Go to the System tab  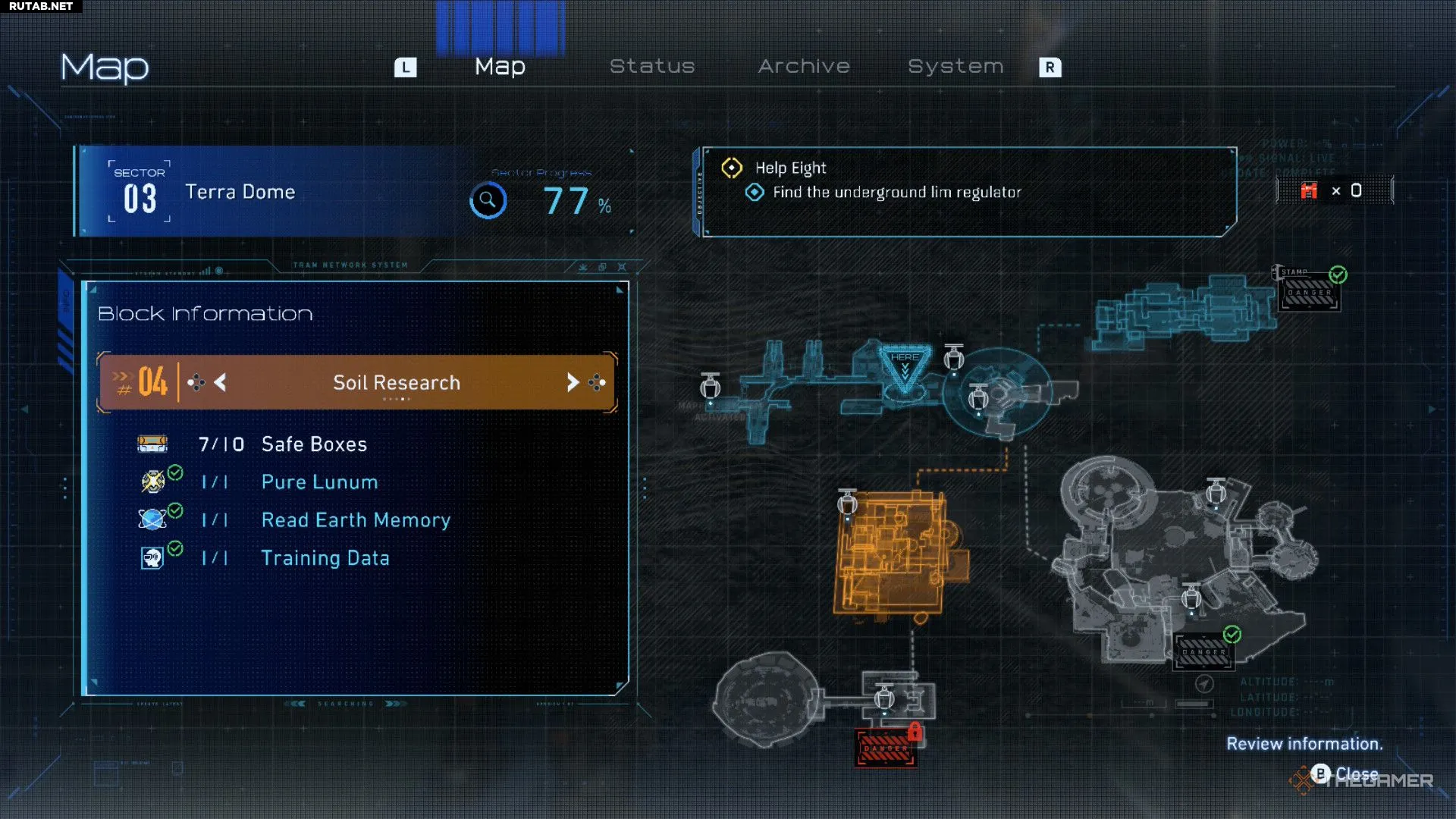click(955, 67)
